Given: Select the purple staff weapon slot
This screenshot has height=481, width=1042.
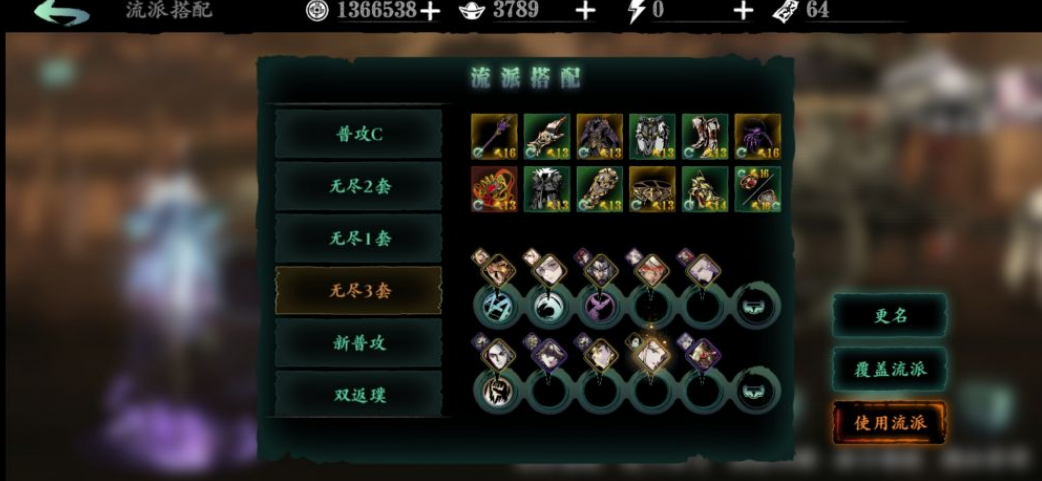Looking at the screenshot, I should [494, 137].
